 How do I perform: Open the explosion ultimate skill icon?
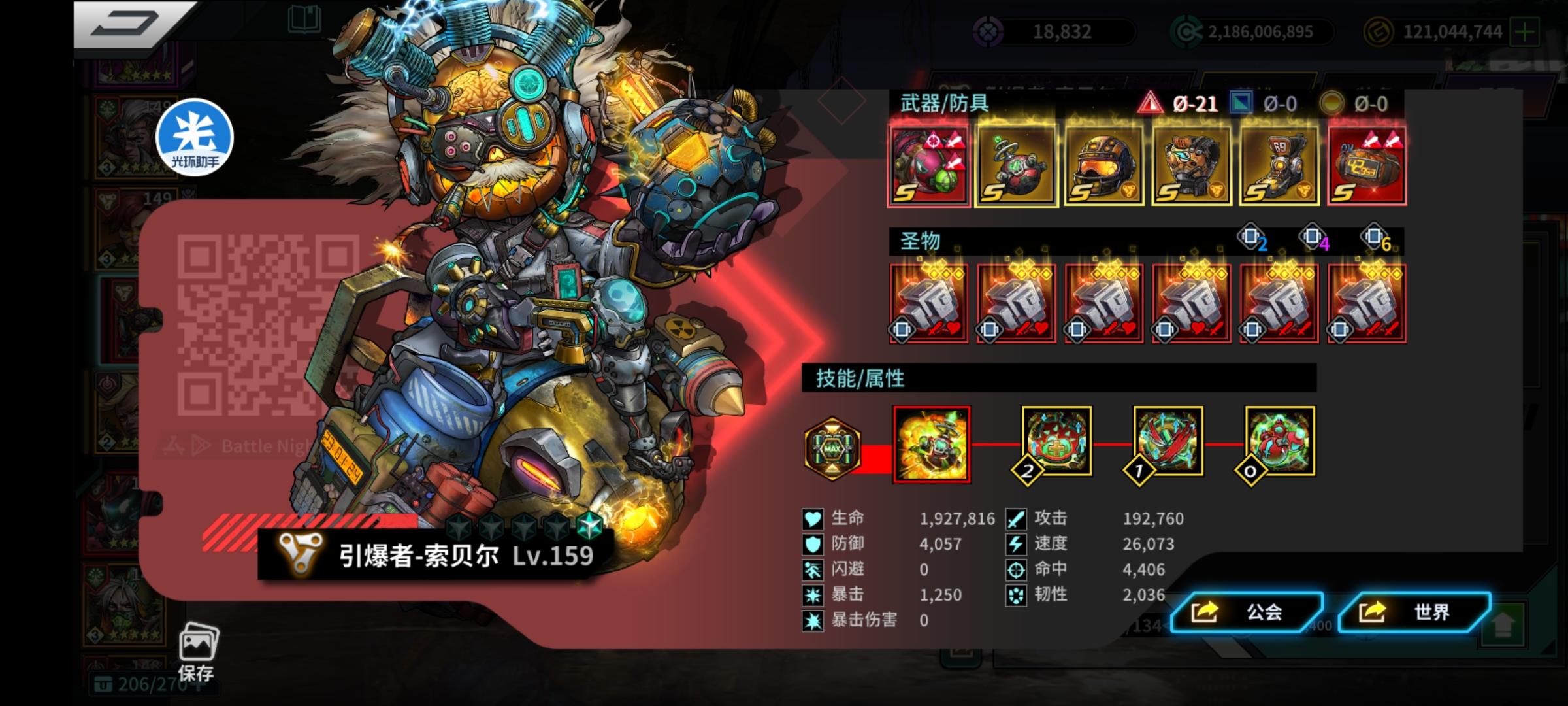932,443
